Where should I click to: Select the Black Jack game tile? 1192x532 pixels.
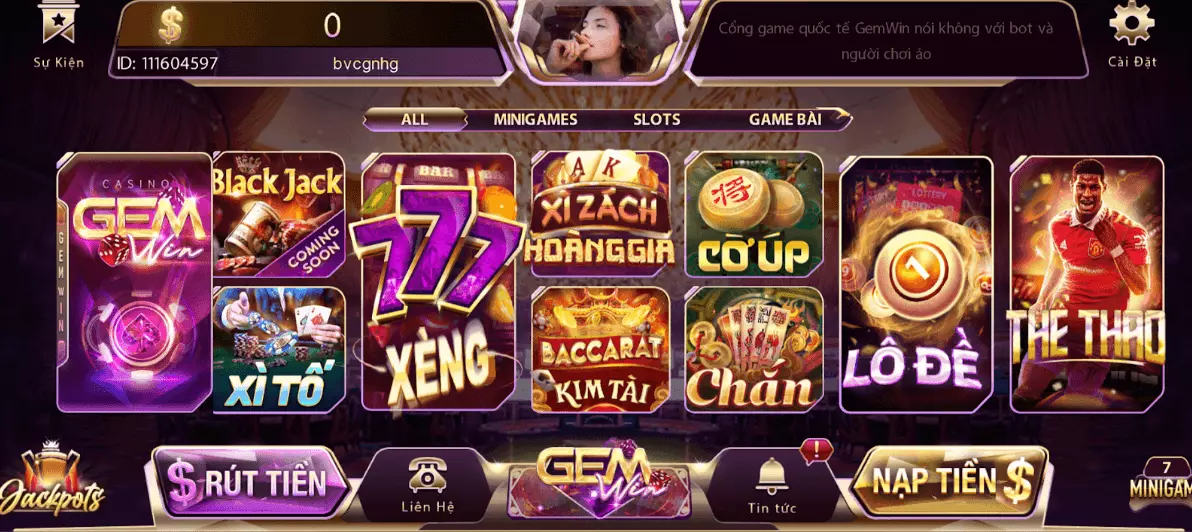(279, 213)
